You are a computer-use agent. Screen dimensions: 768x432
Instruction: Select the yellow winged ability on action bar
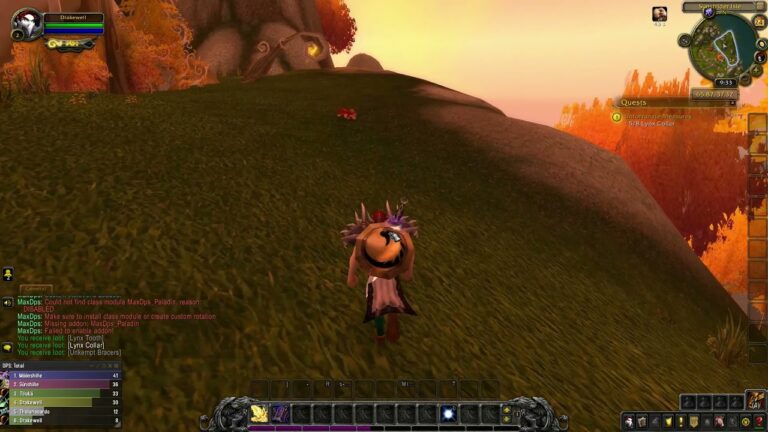coord(259,413)
